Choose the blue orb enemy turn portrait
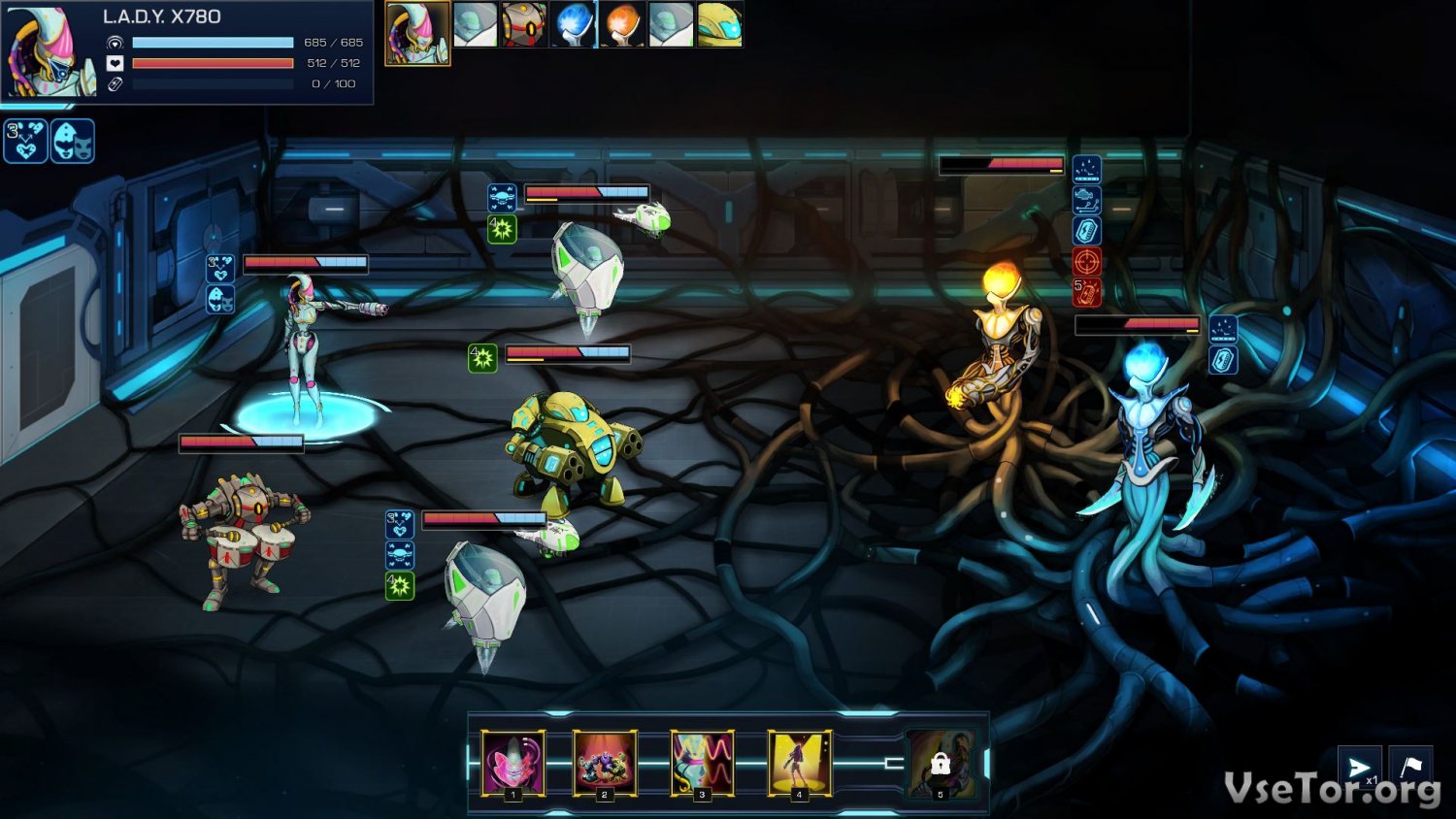This screenshot has width=1456, height=819. (x=573, y=25)
